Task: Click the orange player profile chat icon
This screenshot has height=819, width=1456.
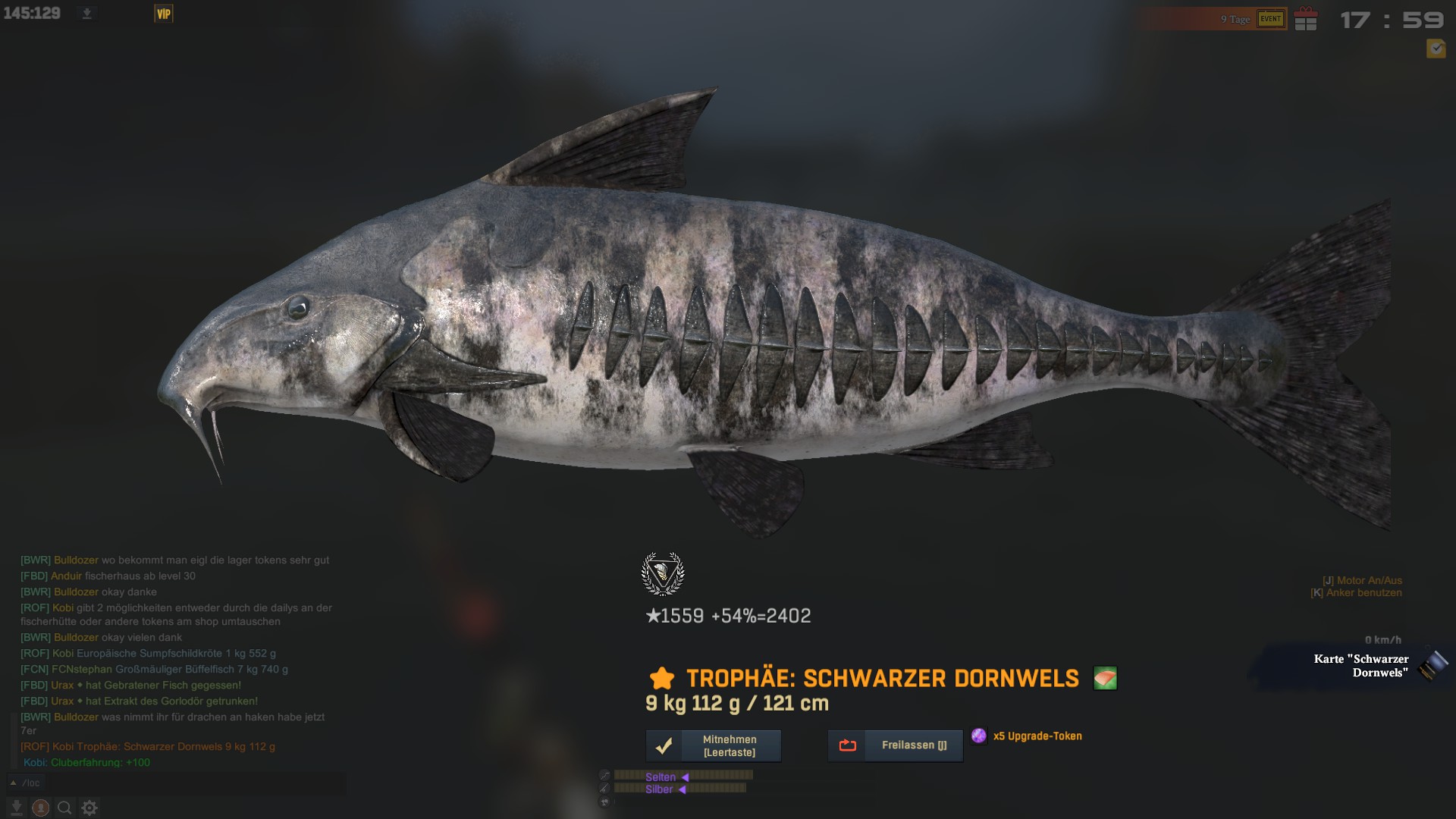Action: click(41, 808)
